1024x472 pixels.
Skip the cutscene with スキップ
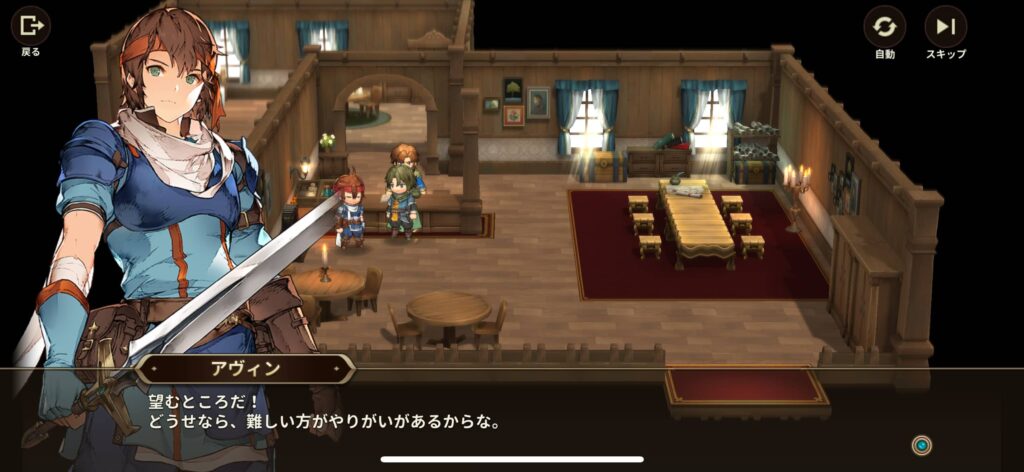[945, 27]
